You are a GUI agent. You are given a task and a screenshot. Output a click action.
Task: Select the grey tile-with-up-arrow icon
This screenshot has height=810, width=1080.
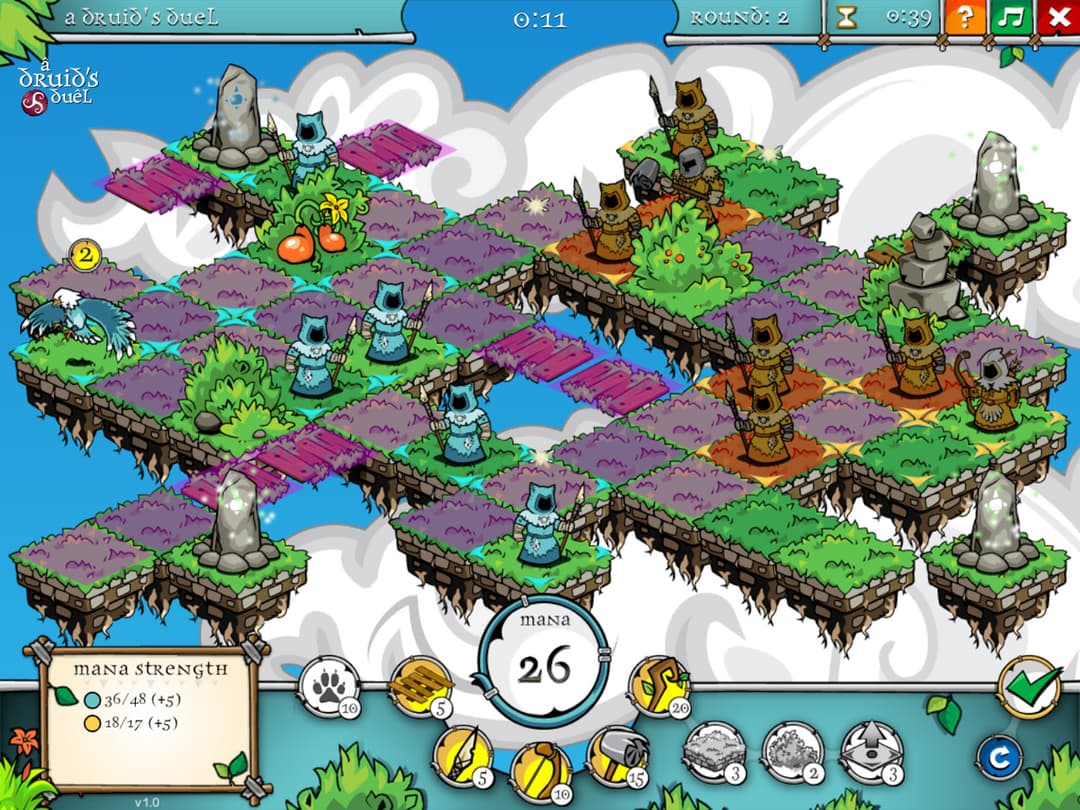point(869,751)
